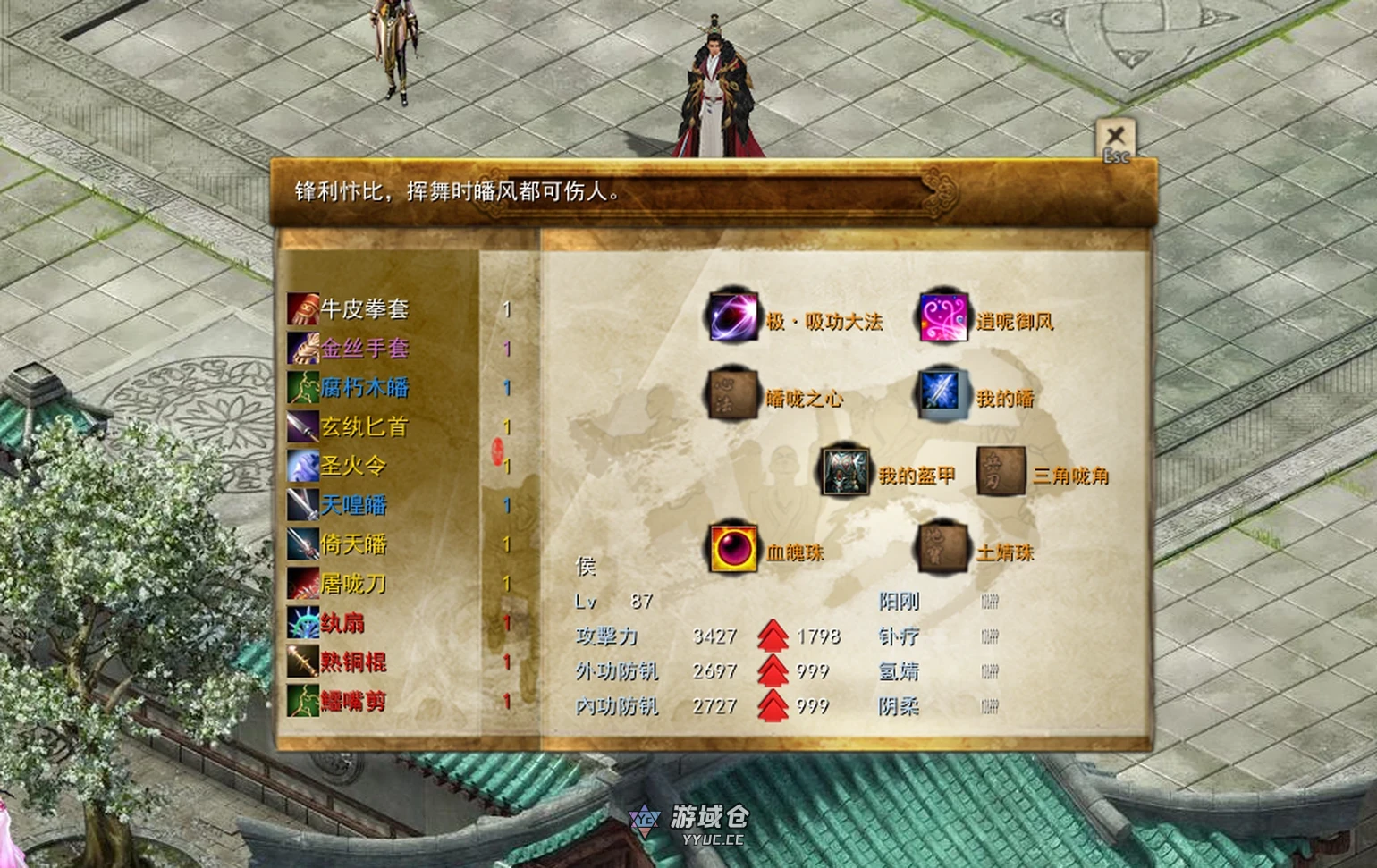Click the 极·吸功大法 skill icon

coord(732,316)
